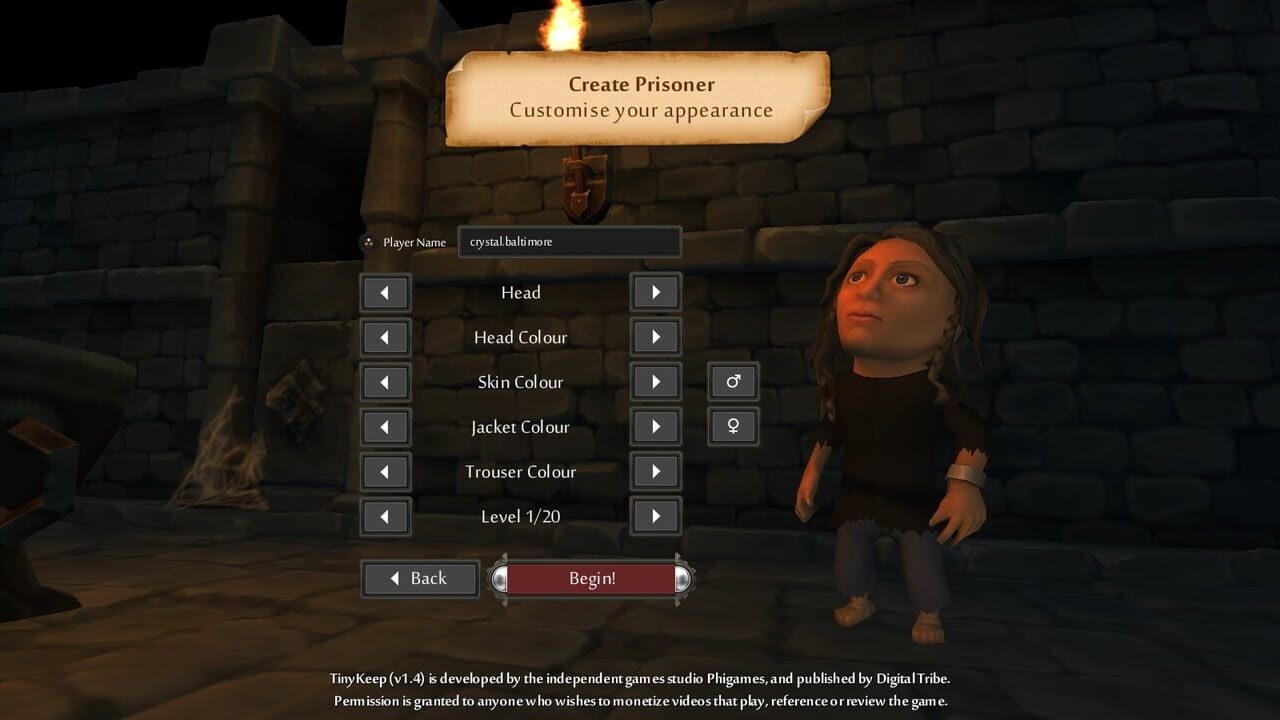Click the Level 1/20 label
This screenshot has width=1280, height=720.
pos(521,516)
